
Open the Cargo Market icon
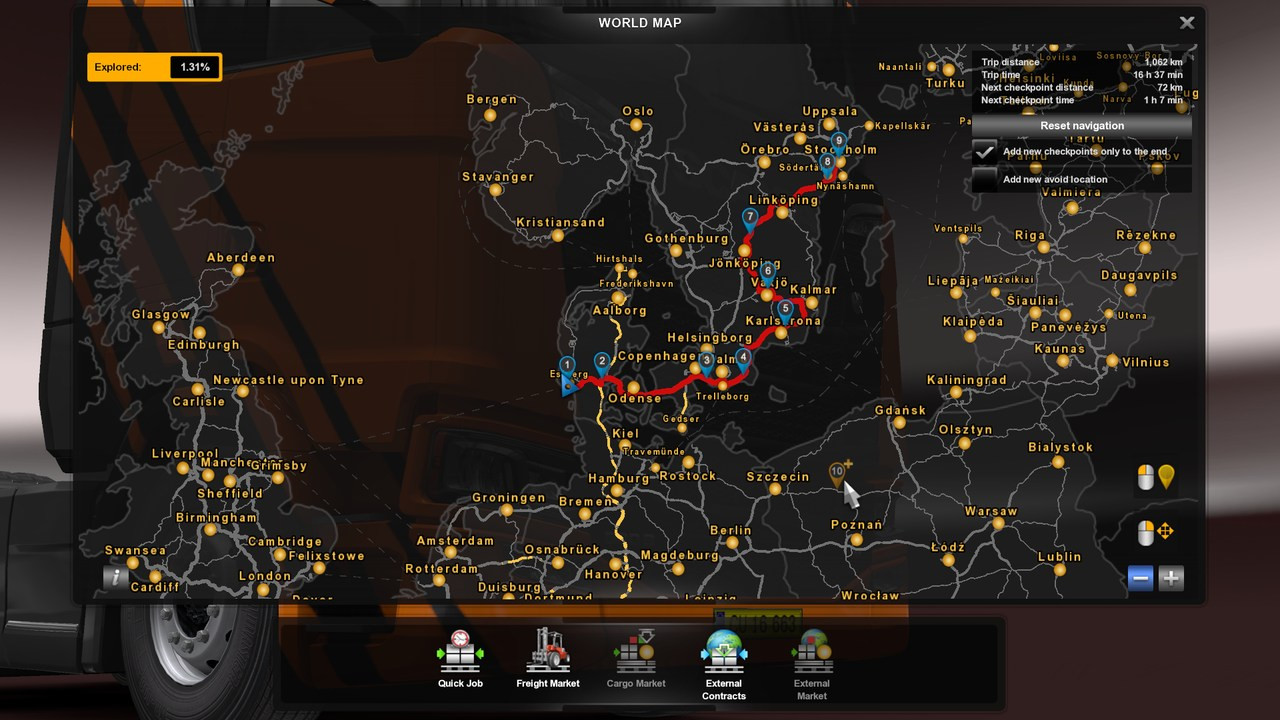[x=636, y=650]
